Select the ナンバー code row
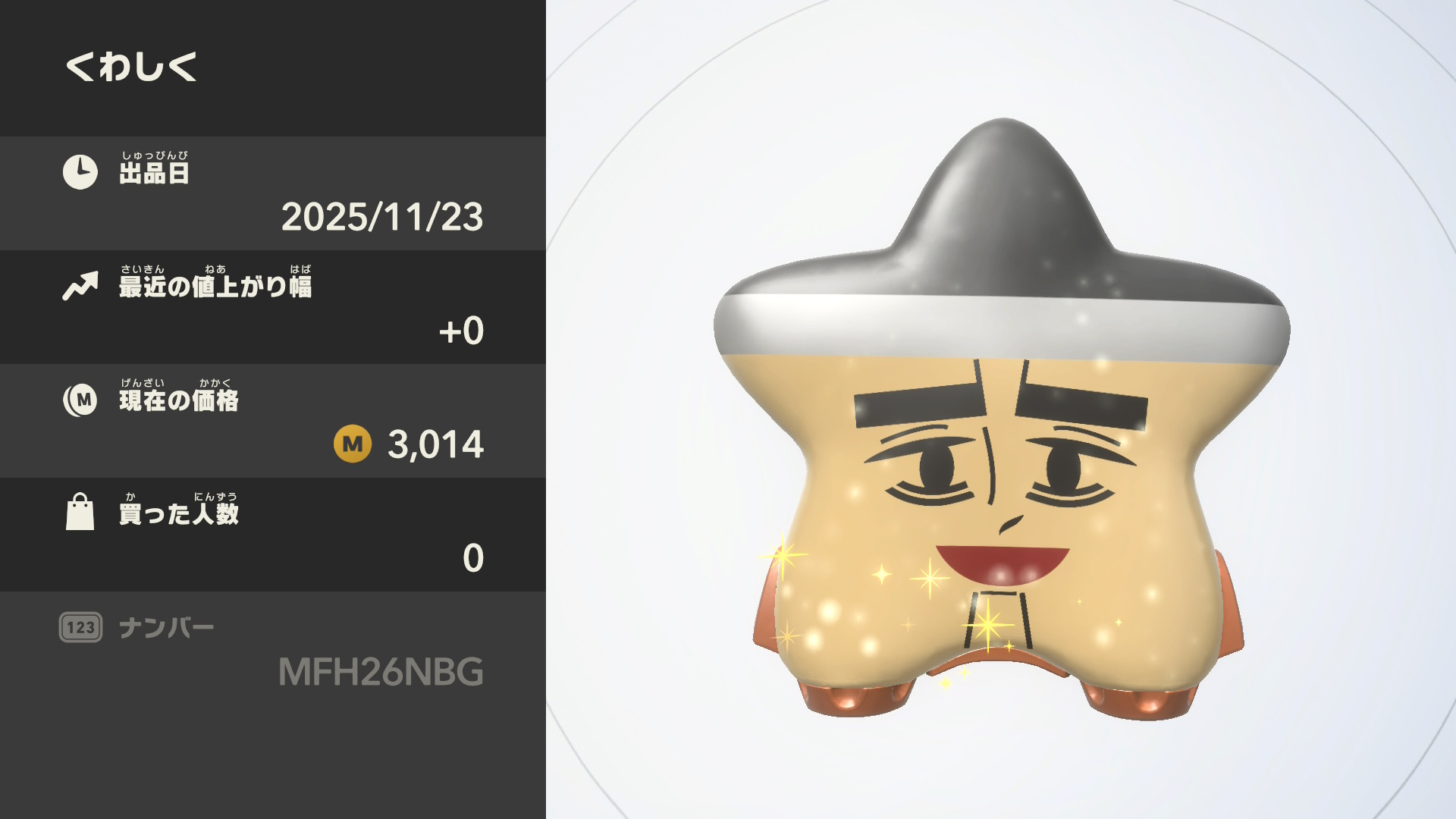 (x=273, y=650)
